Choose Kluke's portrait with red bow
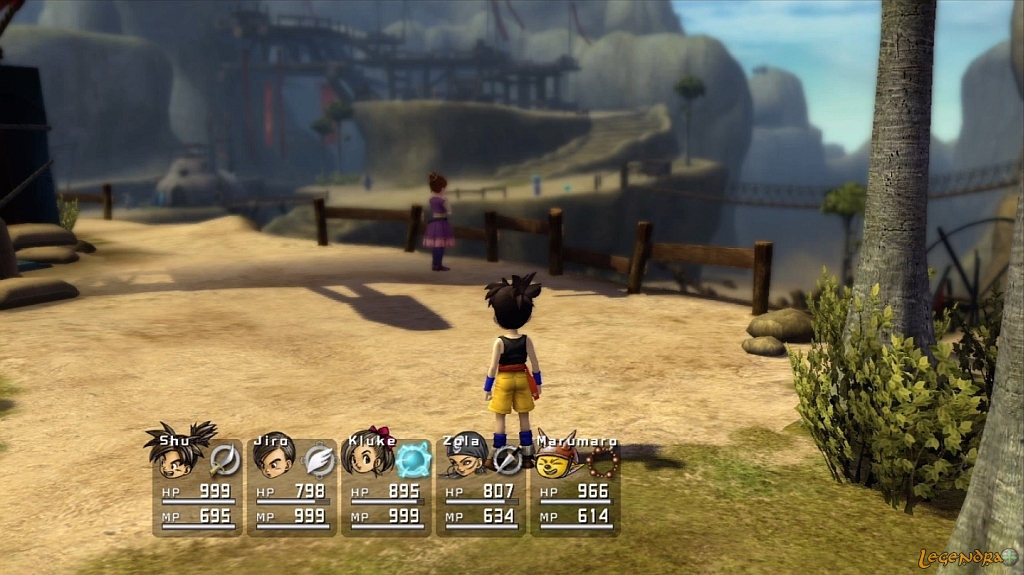This screenshot has width=1024, height=575. point(366,457)
